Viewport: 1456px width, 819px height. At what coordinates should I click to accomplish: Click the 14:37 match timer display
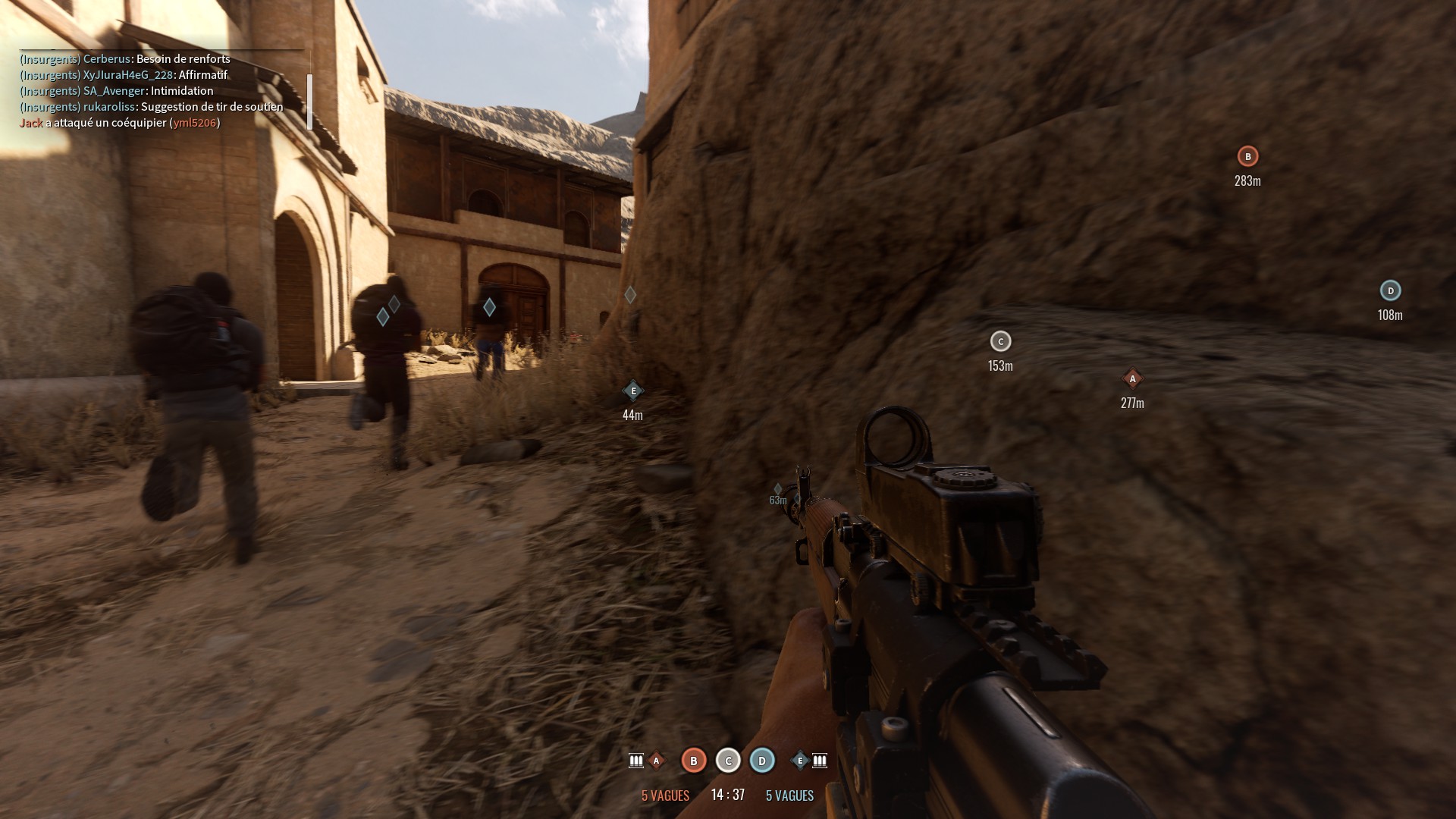(726, 793)
